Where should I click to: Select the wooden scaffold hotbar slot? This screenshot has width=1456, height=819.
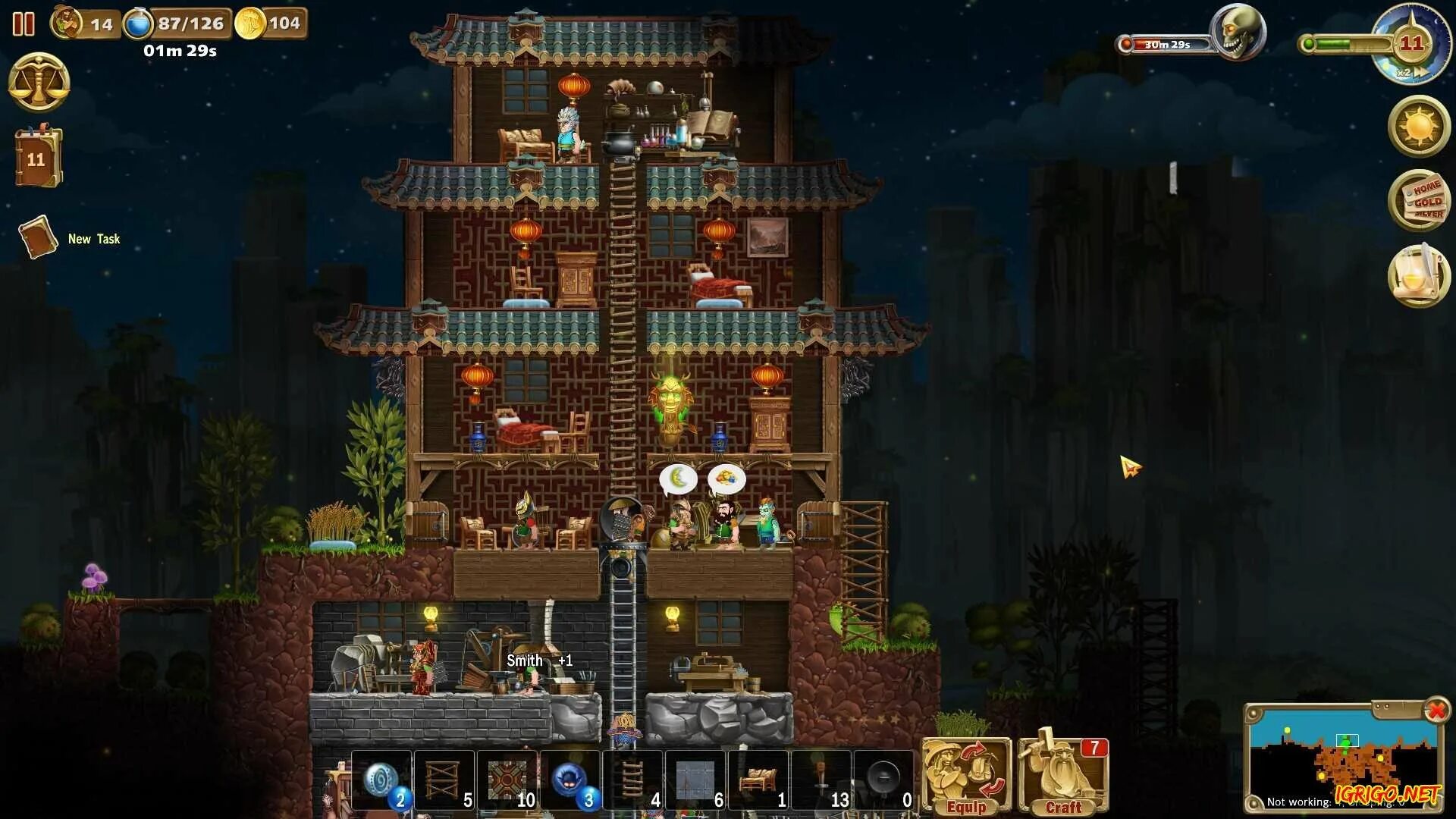click(444, 780)
